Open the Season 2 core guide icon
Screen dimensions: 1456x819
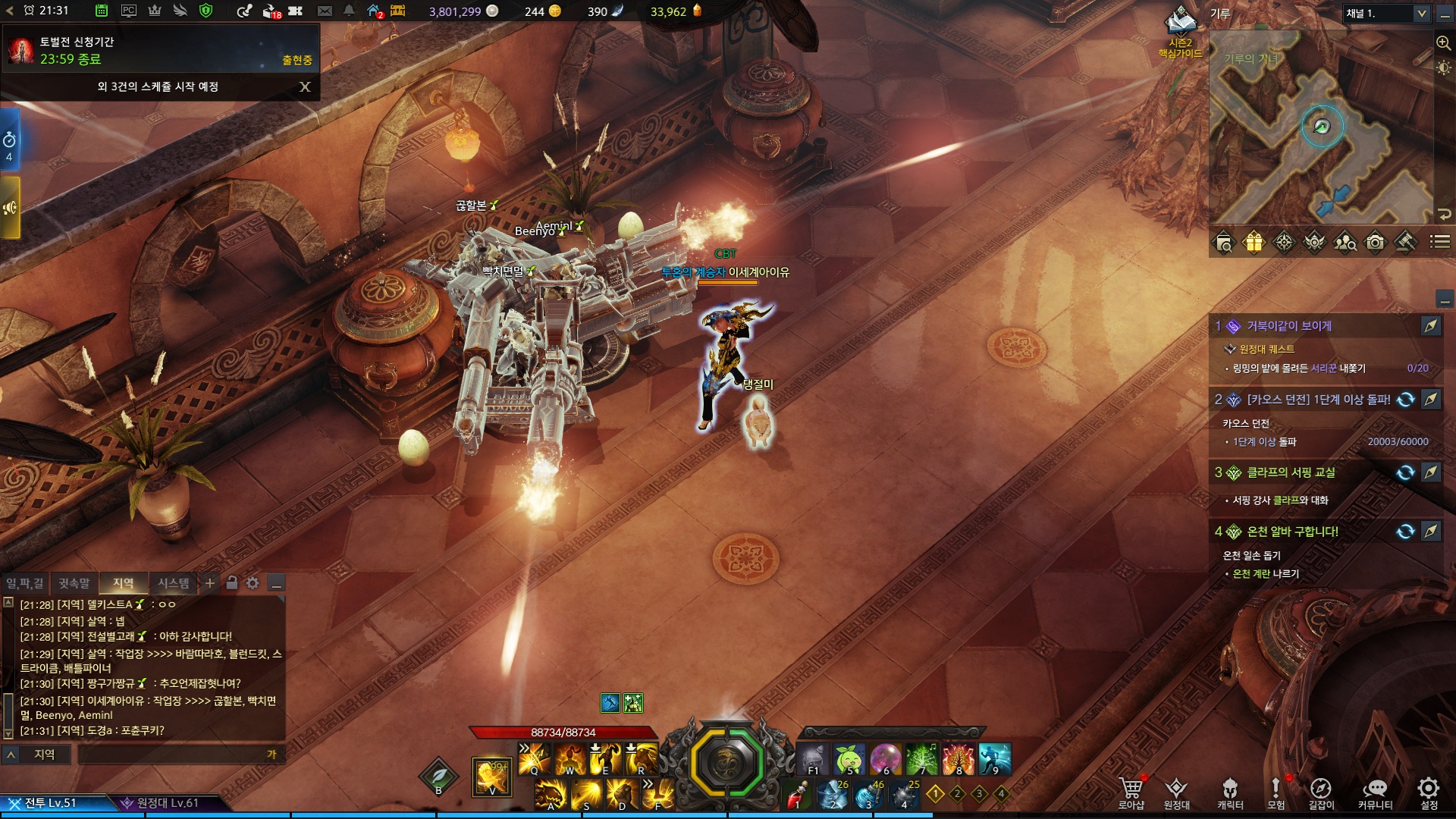tap(1180, 24)
